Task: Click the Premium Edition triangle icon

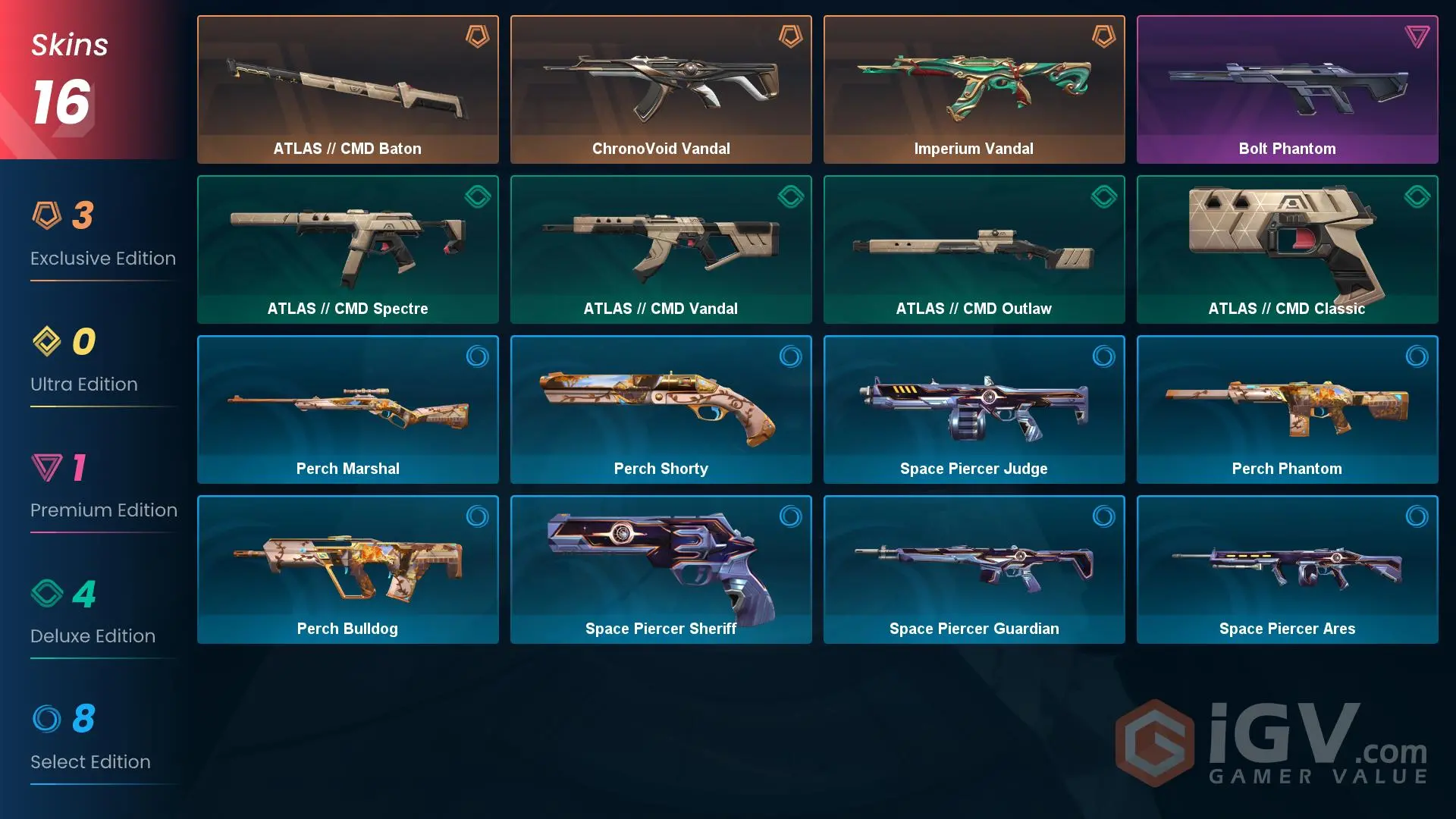Action: (48, 468)
